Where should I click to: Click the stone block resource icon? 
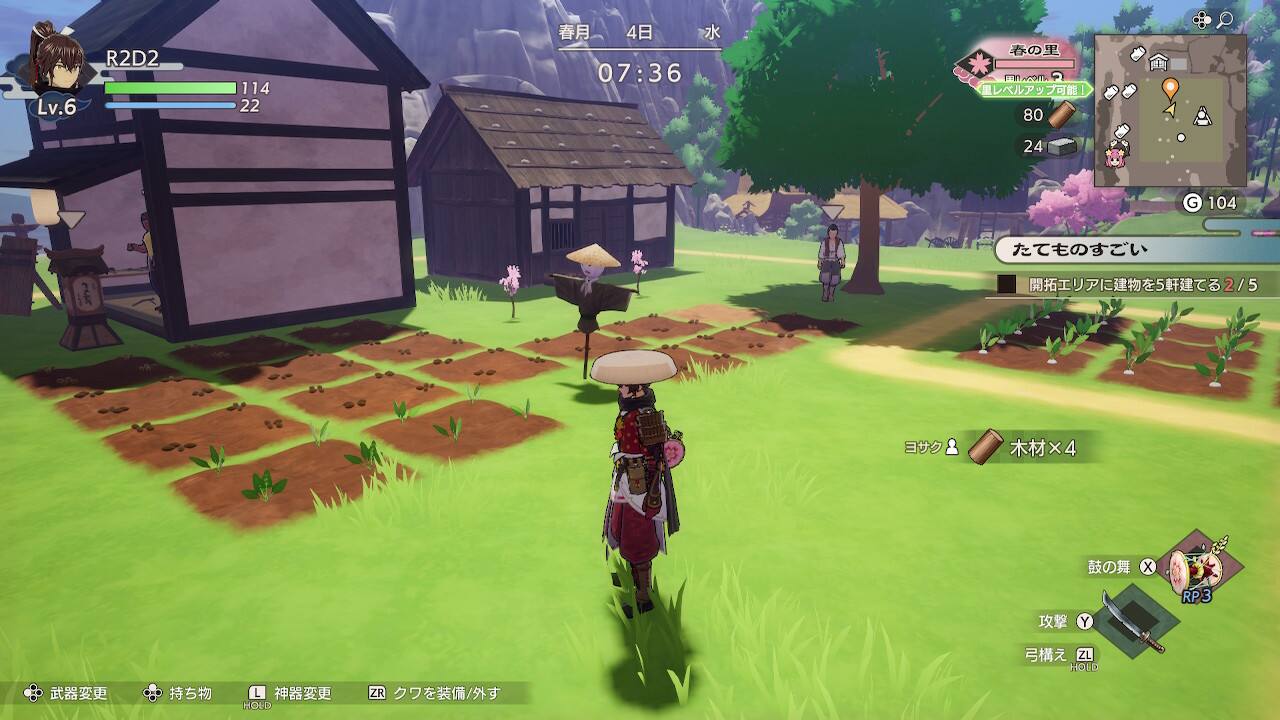coord(1062,147)
